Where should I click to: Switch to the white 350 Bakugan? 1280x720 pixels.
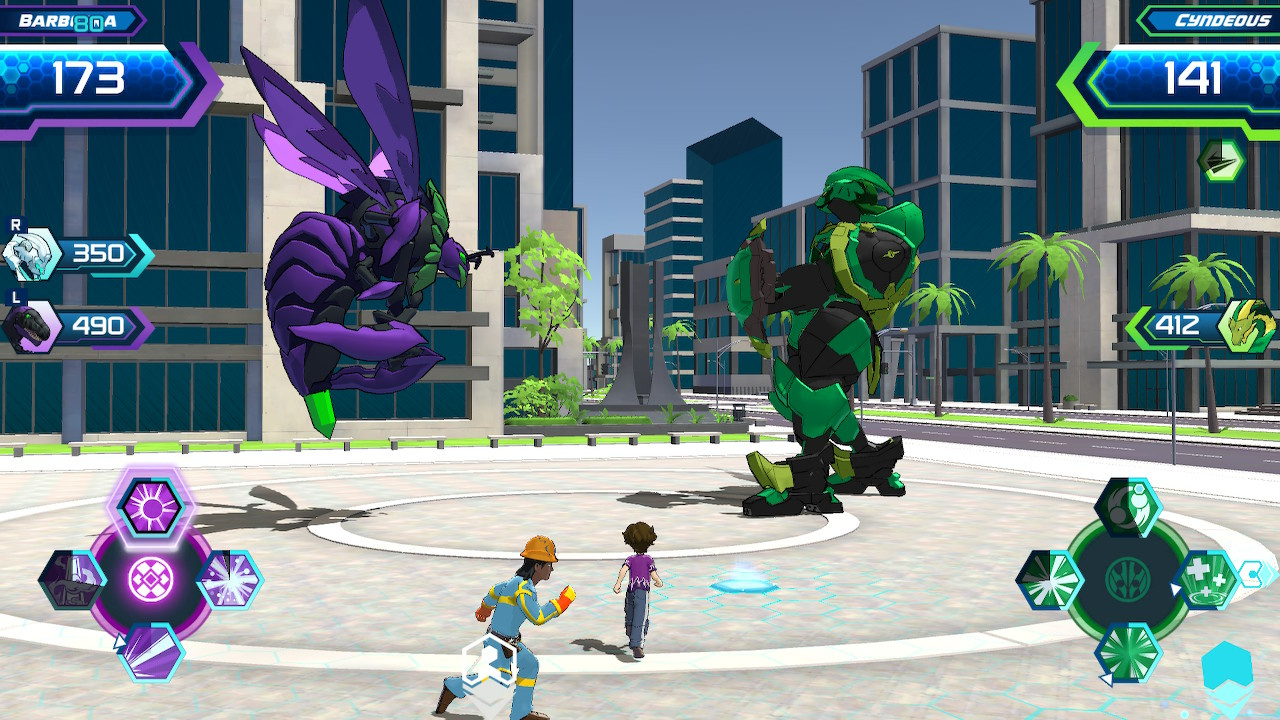pyautogui.click(x=33, y=254)
